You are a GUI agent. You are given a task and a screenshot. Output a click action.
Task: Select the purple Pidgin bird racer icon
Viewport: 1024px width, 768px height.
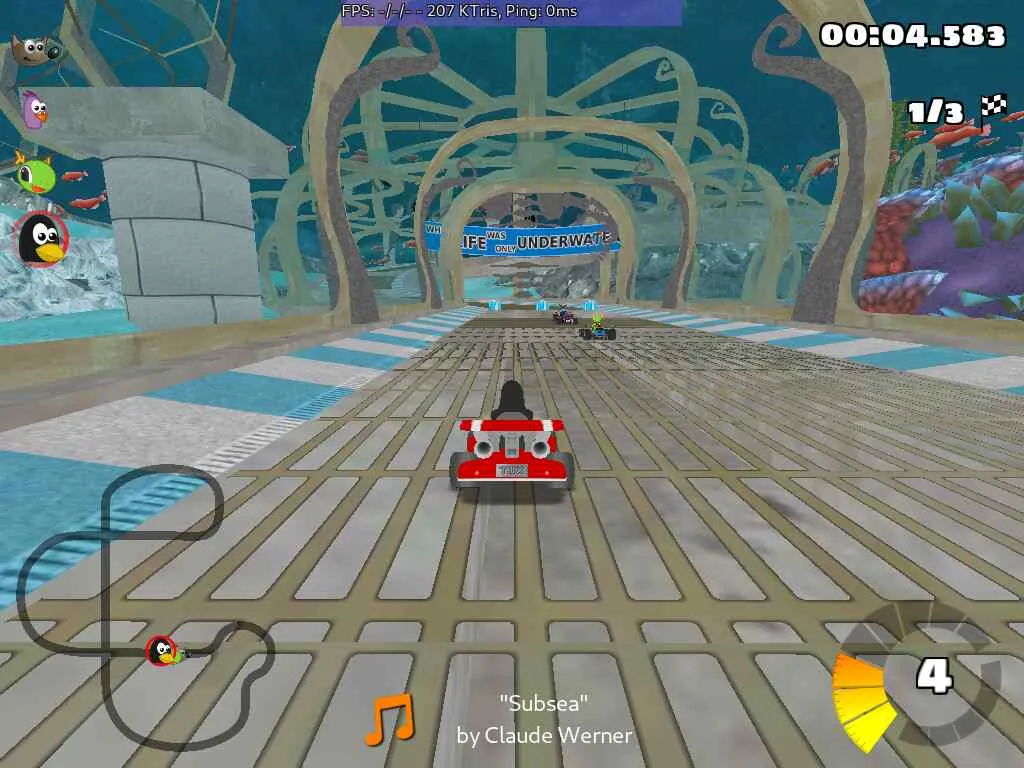point(35,108)
